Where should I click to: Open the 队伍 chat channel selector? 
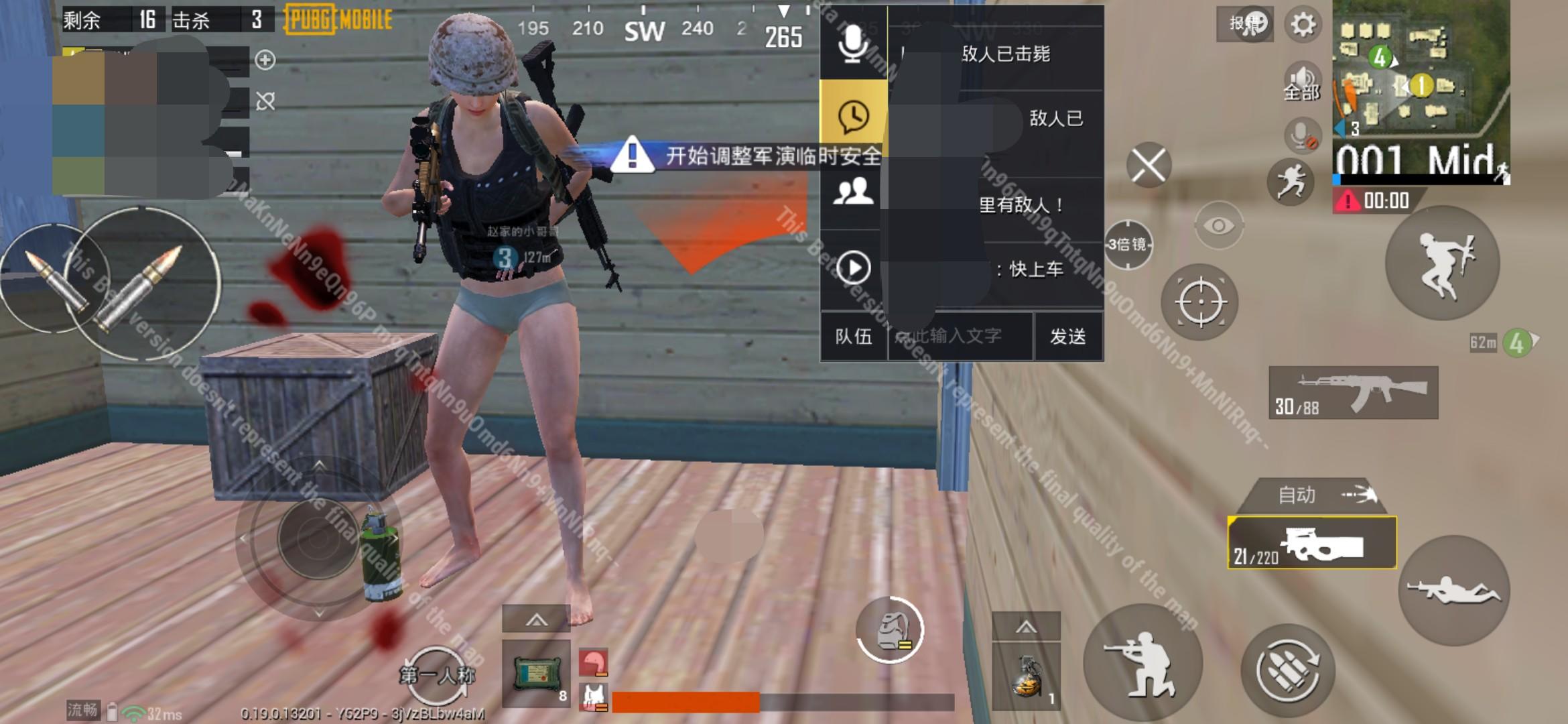click(x=854, y=337)
